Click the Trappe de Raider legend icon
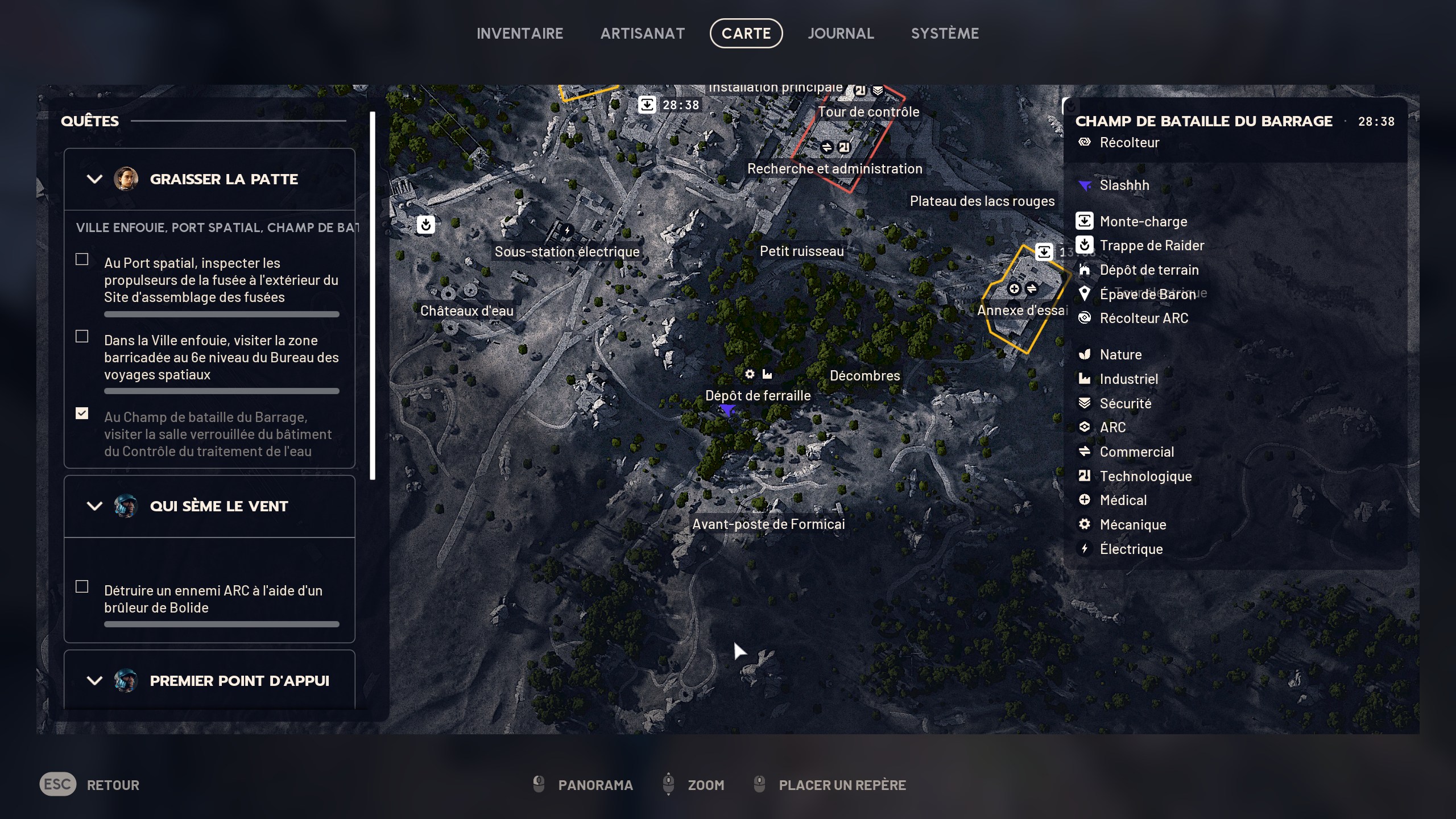Viewport: 1456px width, 819px height. point(1084,245)
